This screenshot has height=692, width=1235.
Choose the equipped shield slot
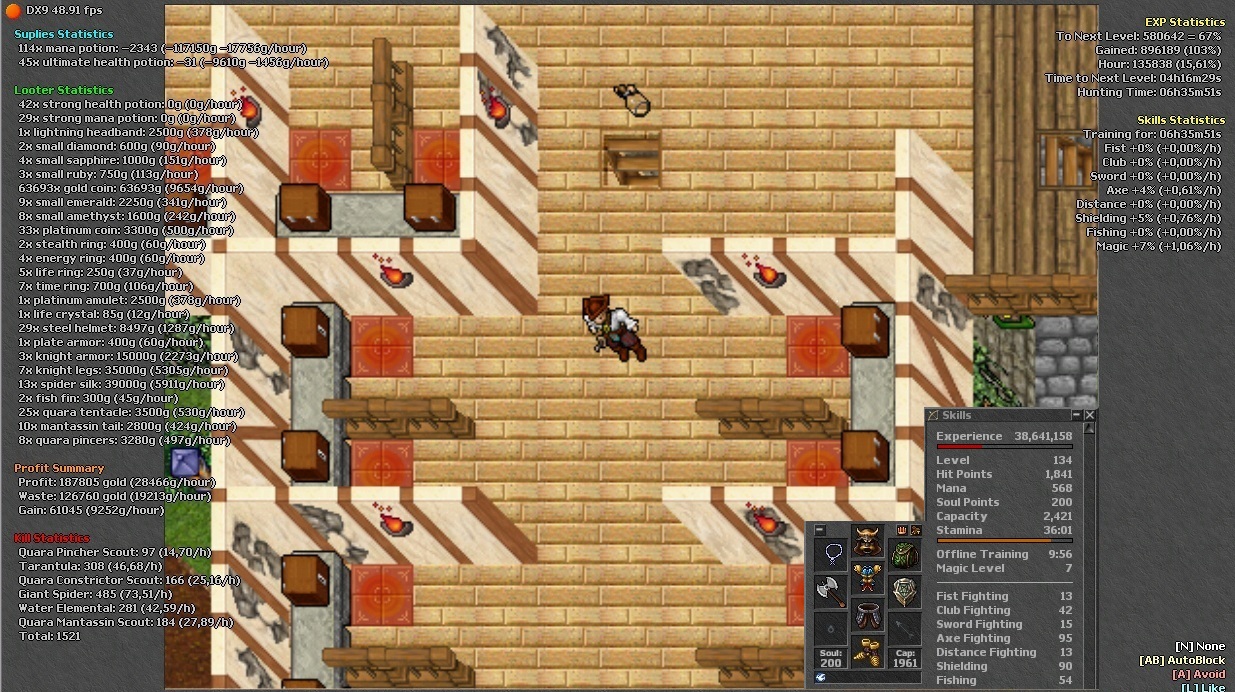click(904, 591)
